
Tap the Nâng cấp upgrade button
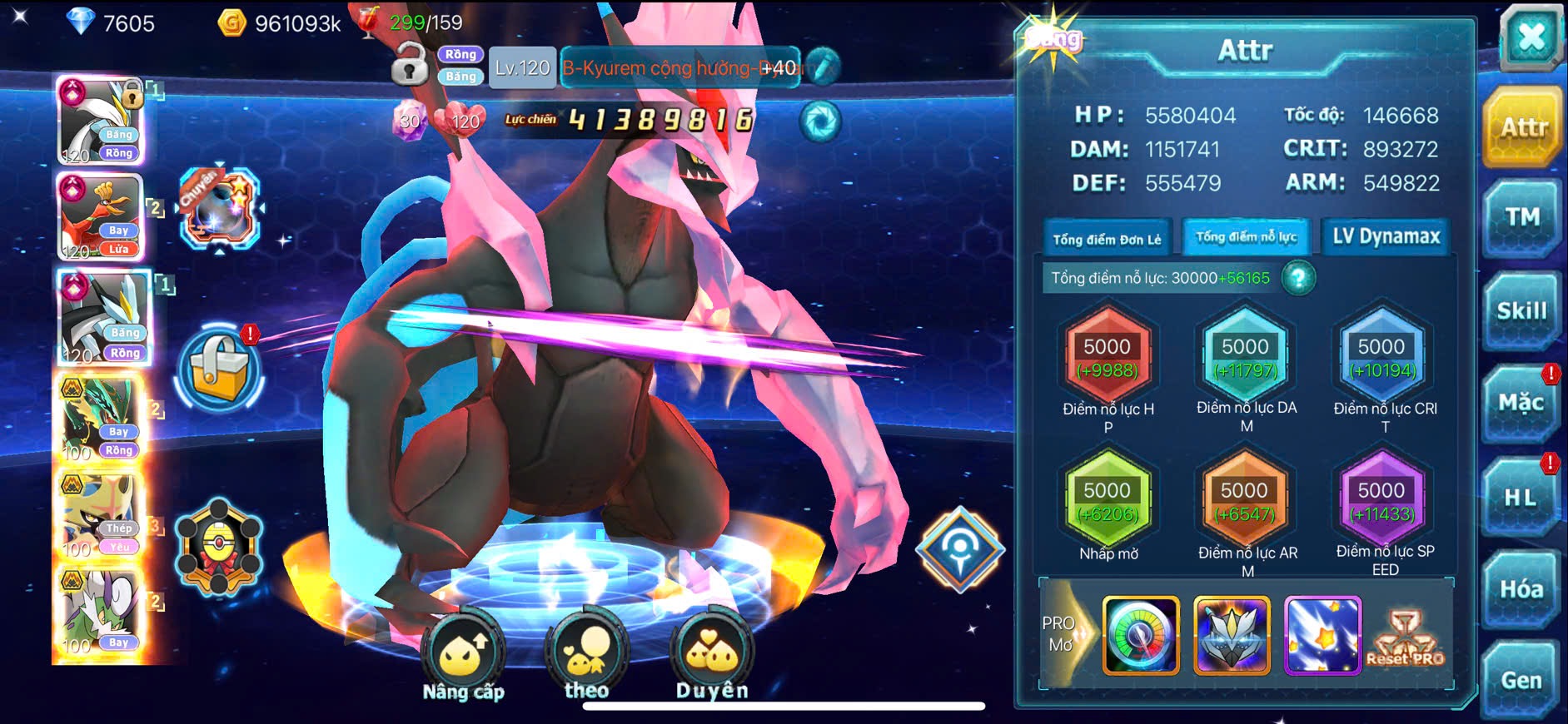(x=463, y=657)
